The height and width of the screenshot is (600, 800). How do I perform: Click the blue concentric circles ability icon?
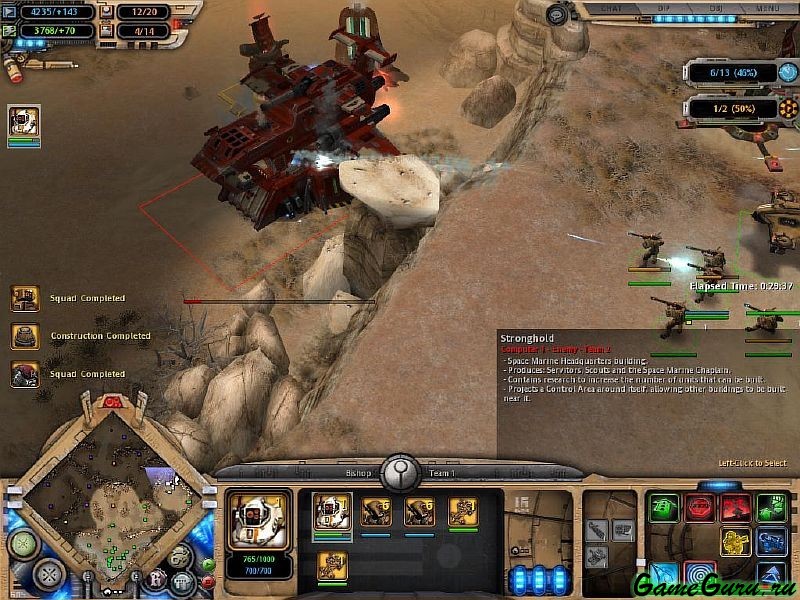pos(700,575)
